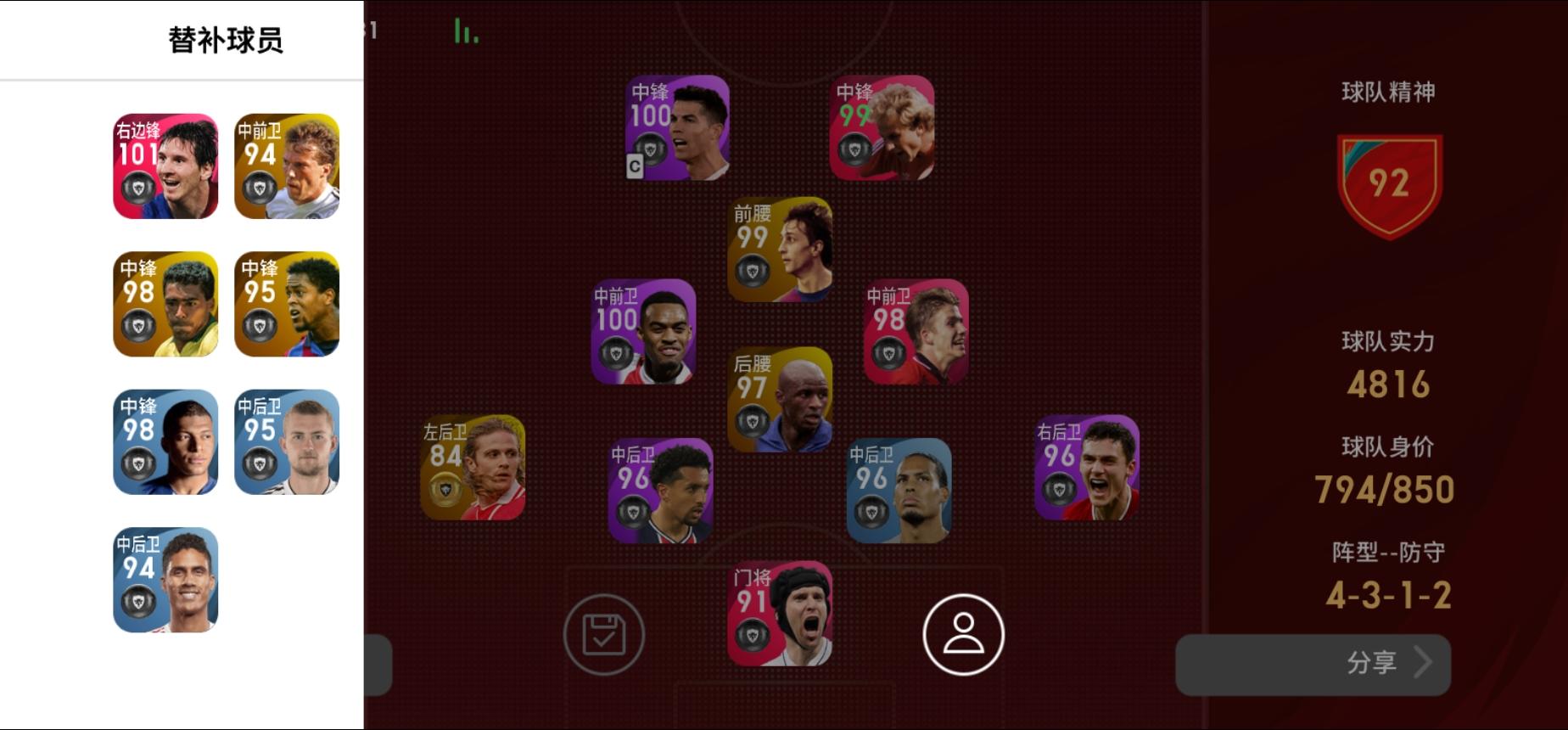Viewport: 1568px width, 730px height.
Task: Open the player profile person icon
Action: click(963, 635)
